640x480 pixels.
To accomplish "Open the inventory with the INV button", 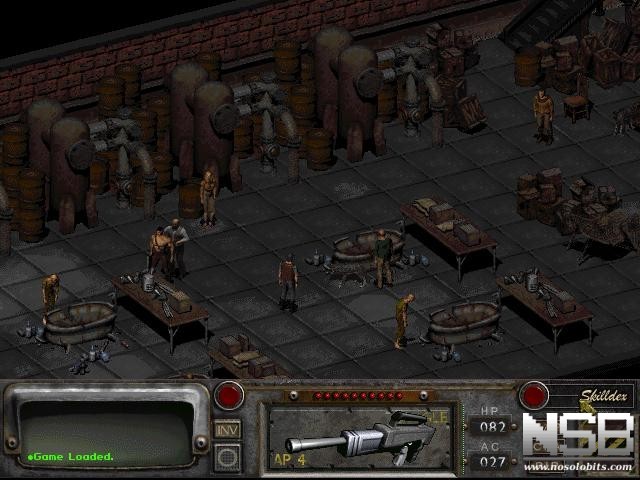I will [x=227, y=429].
